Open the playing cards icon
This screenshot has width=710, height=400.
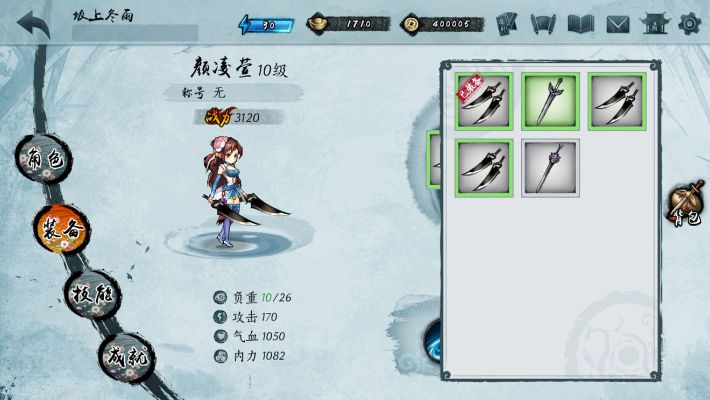[507, 23]
